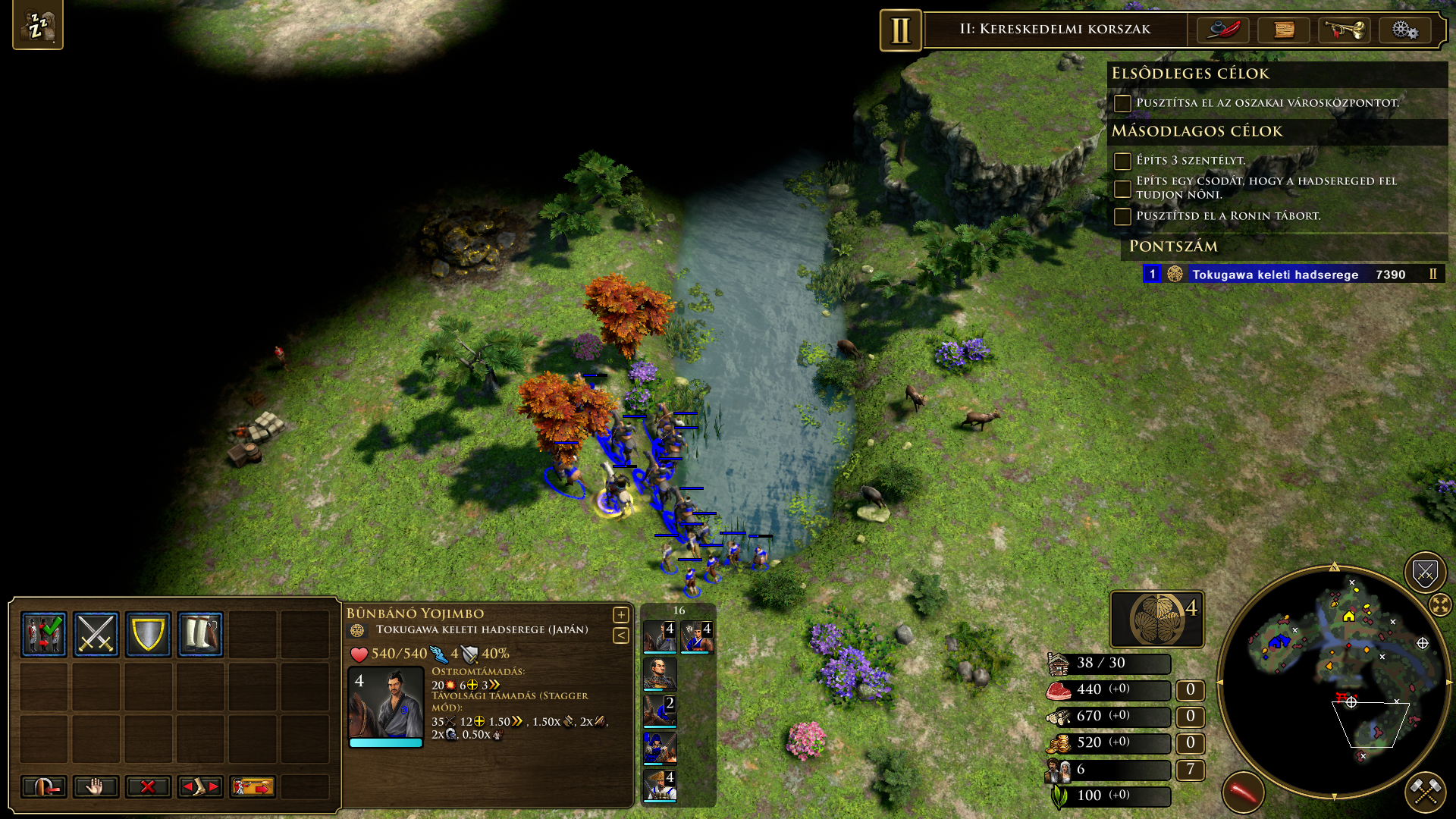Collapse unit panel with the arrow button
This screenshot has height=819, width=1456.
point(621,635)
